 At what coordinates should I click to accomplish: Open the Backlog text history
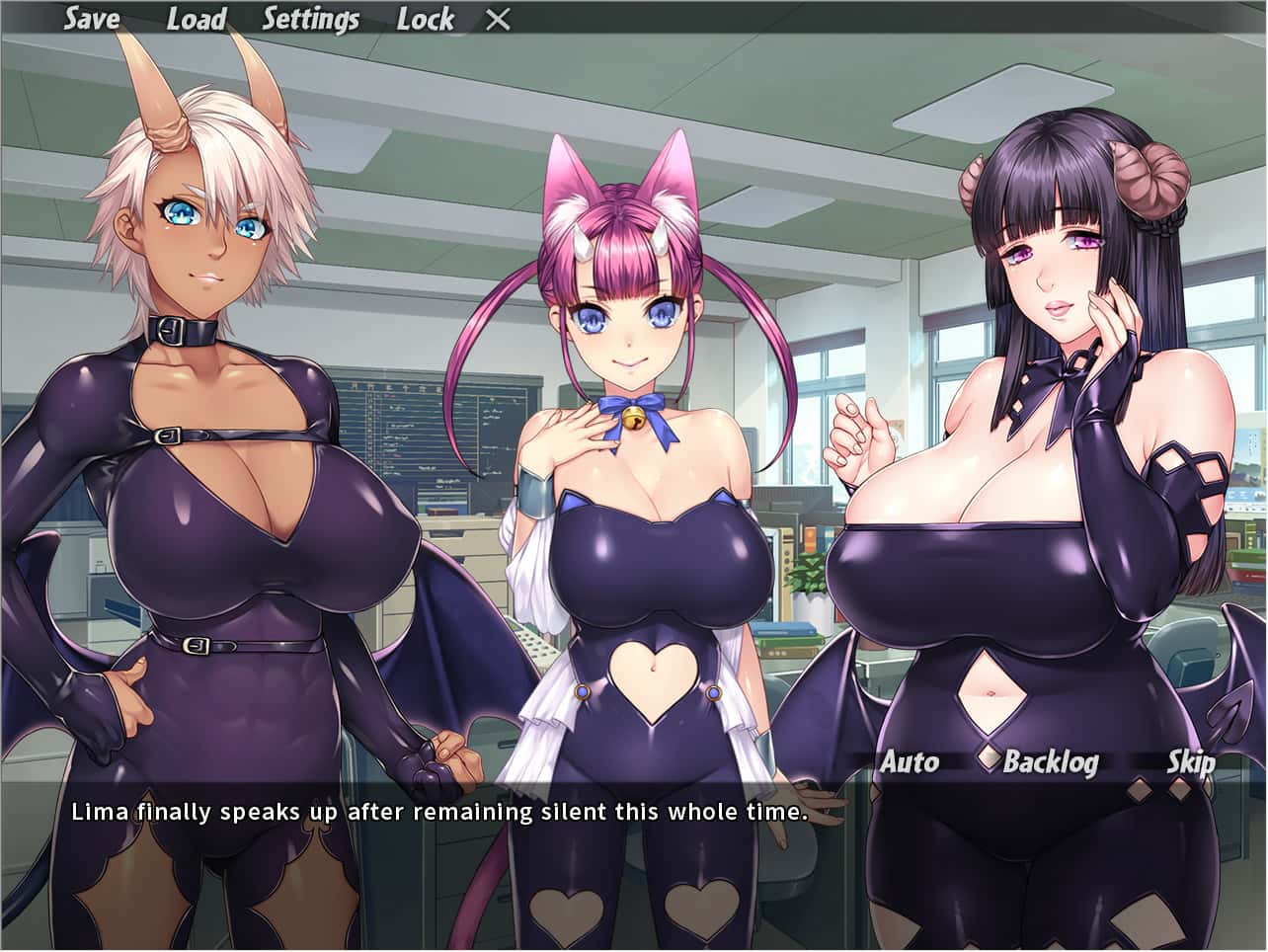pos(1053,761)
